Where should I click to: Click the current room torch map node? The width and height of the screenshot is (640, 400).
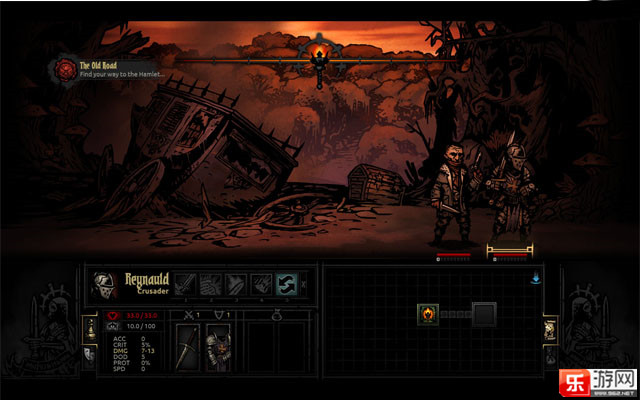click(427, 314)
